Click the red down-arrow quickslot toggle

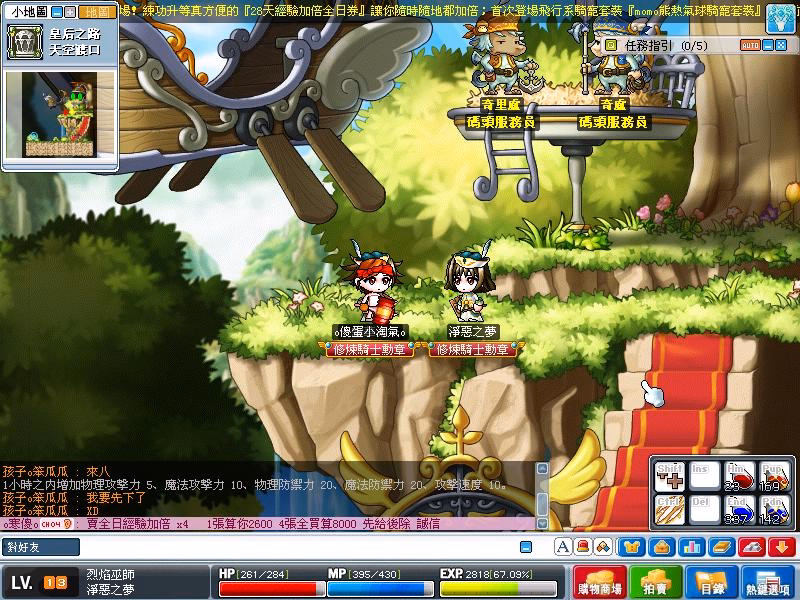pos(781,547)
